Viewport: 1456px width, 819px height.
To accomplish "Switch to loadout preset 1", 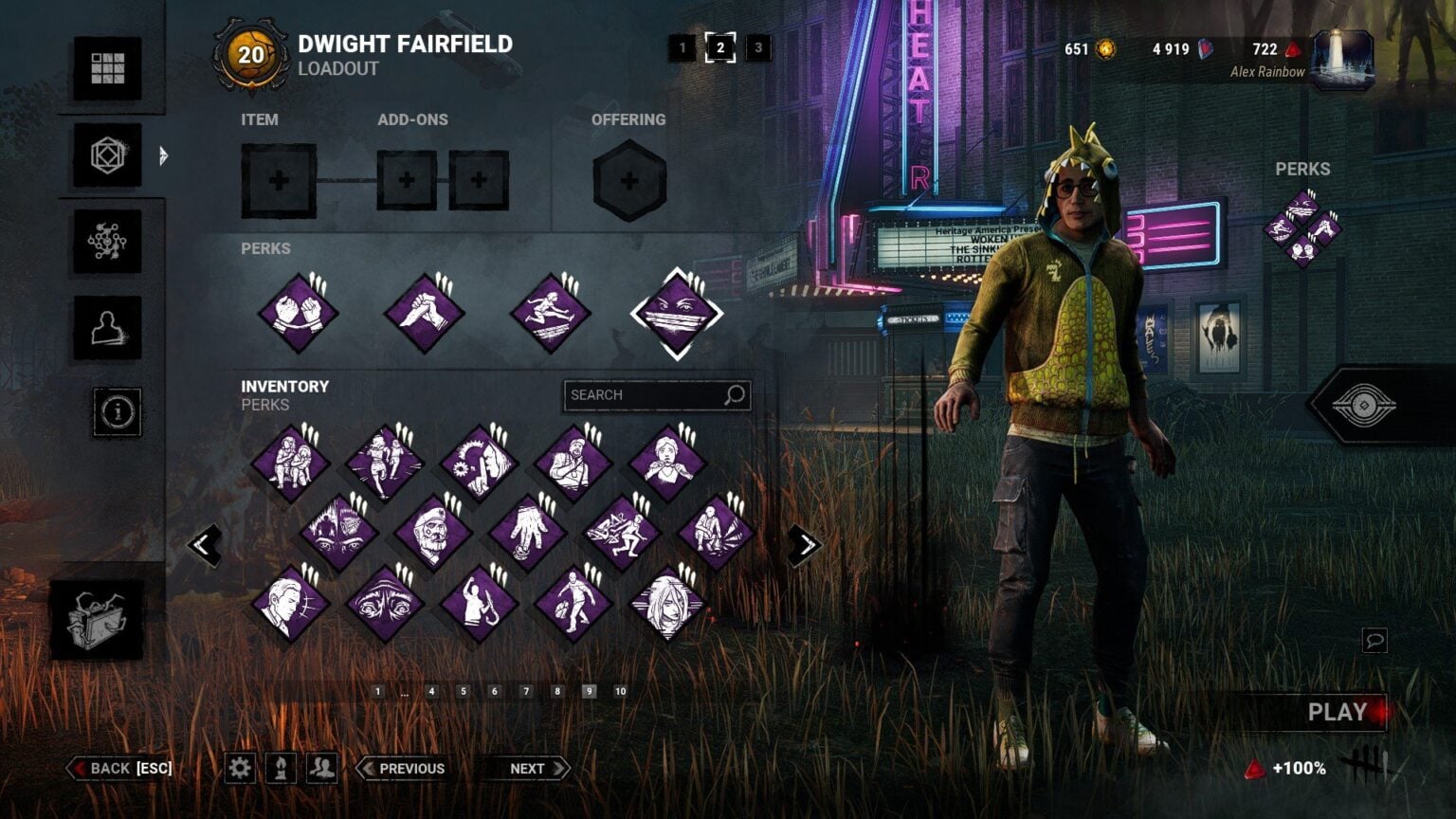I will click(681, 50).
